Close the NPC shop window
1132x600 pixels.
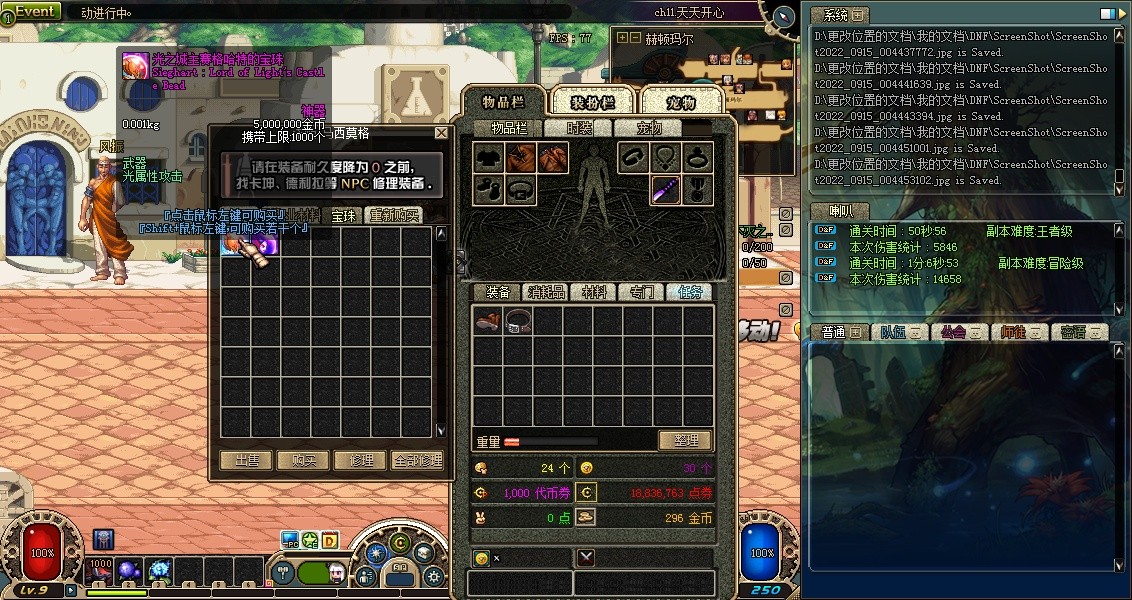point(441,133)
